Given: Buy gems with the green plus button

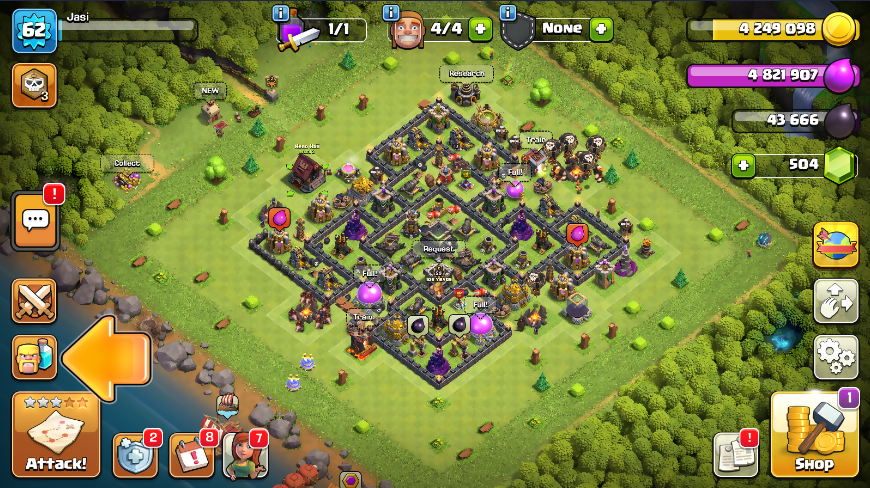Looking at the screenshot, I should pyautogui.click(x=742, y=165).
